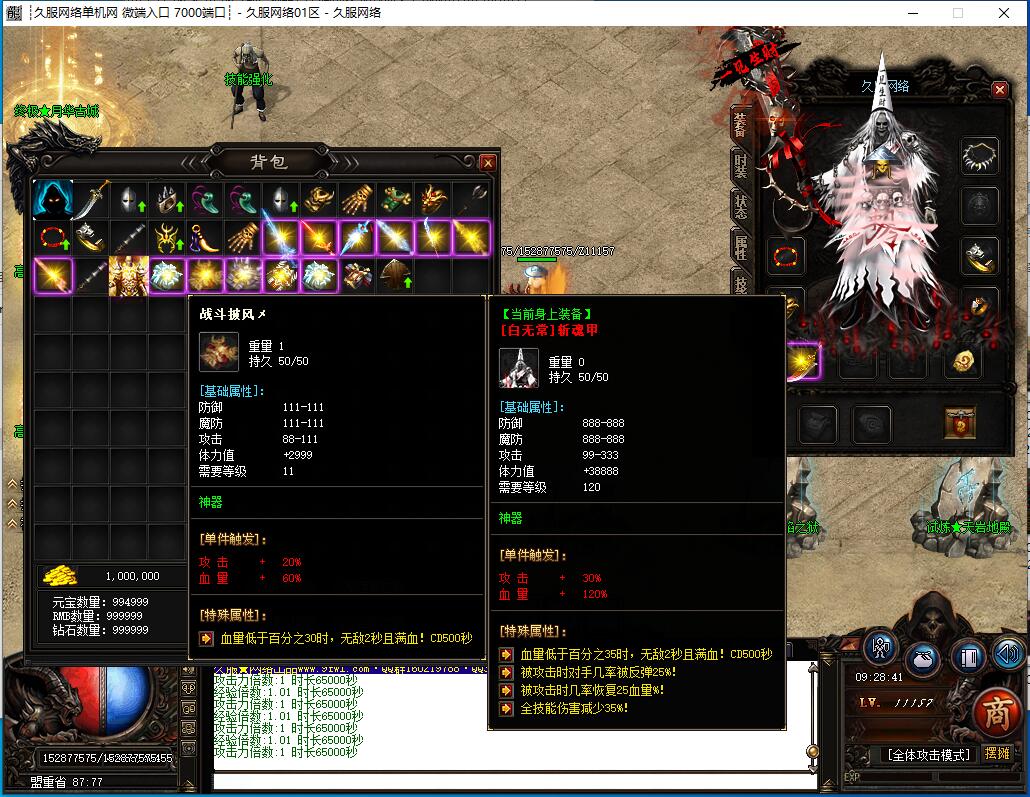The width and height of the screenshot is (1030, 797).
Task: Toggle the 全体攻击模式 attack mode
Action: click(x=928, y=754)
